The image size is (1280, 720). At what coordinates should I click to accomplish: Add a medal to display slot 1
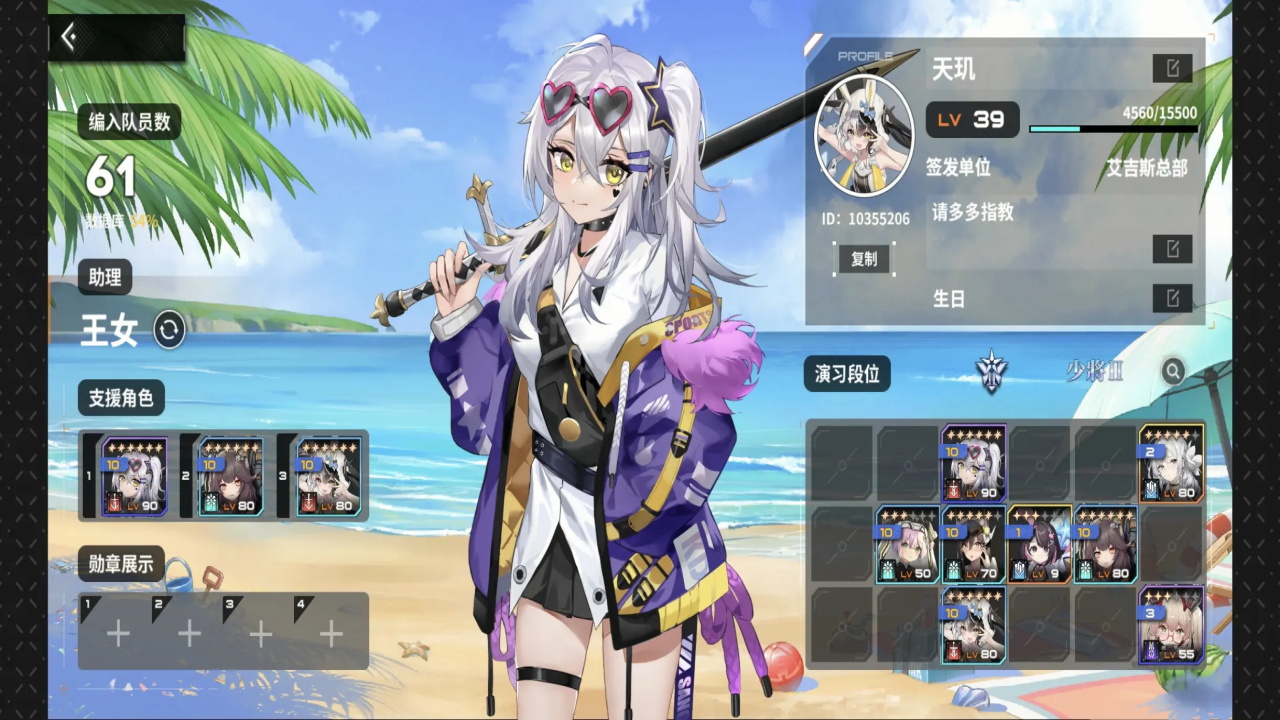pyautogui.click(x=118, y=633)
